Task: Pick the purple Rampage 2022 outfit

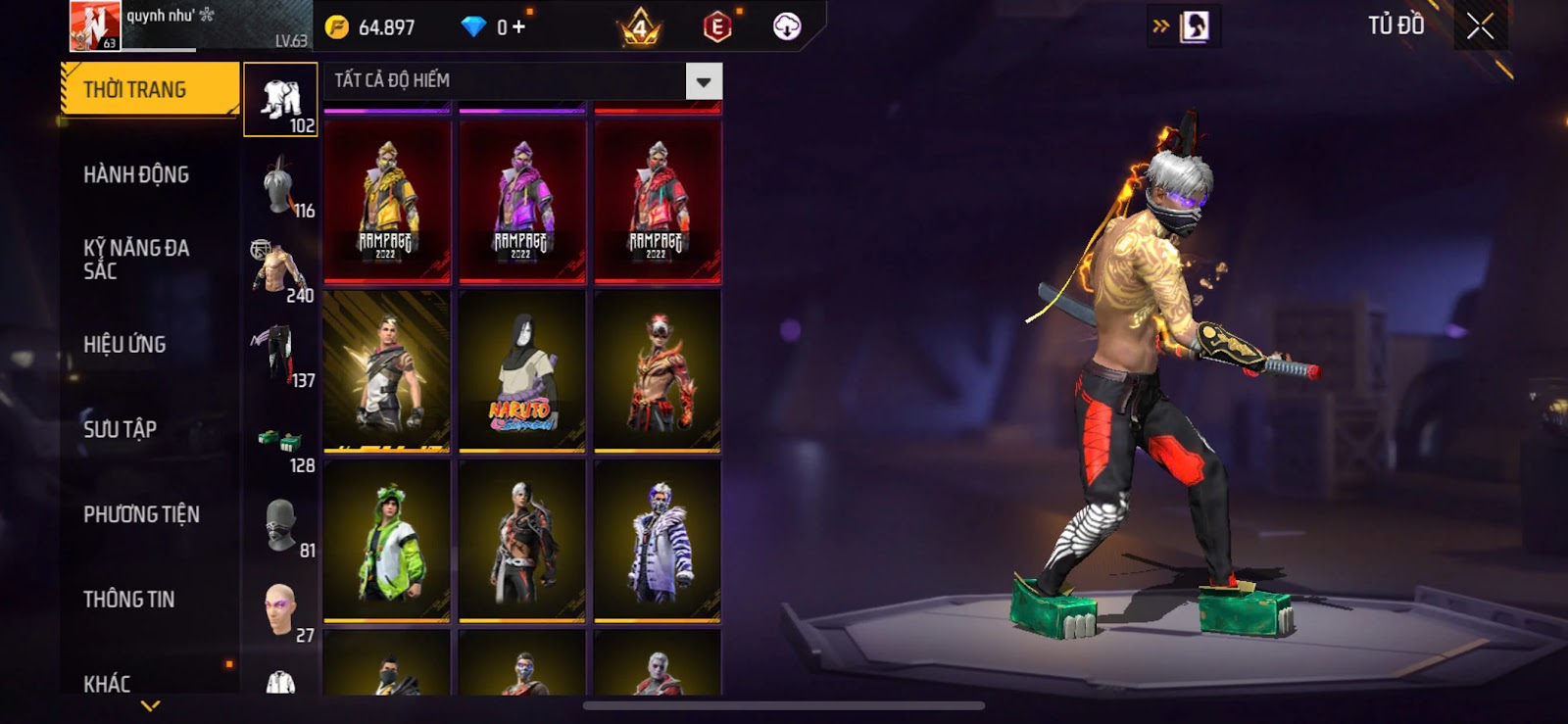Action: tap(522, 202)
